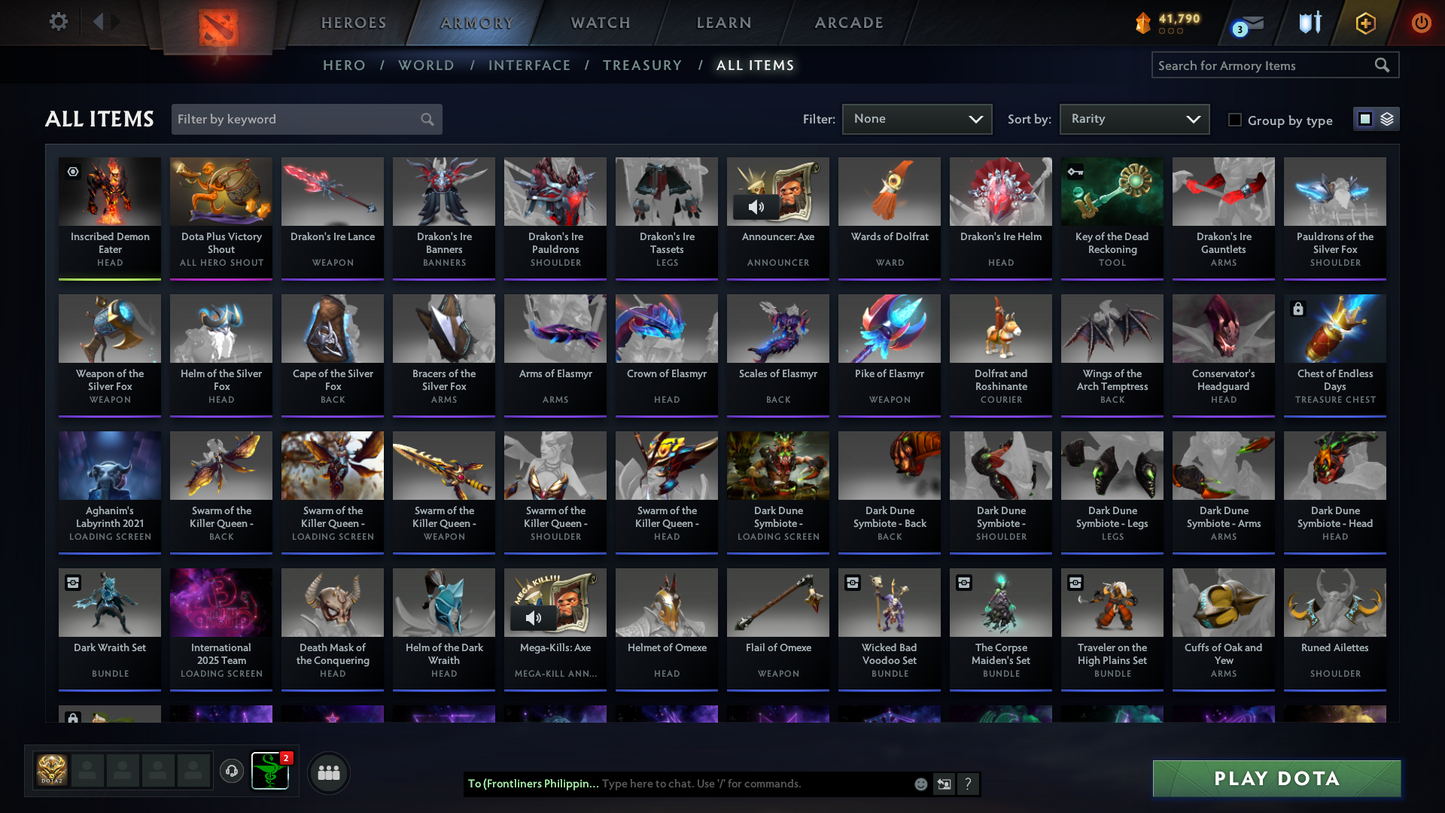
Task: Enable the Group by type checkbox
Action: pos(1235,119)
